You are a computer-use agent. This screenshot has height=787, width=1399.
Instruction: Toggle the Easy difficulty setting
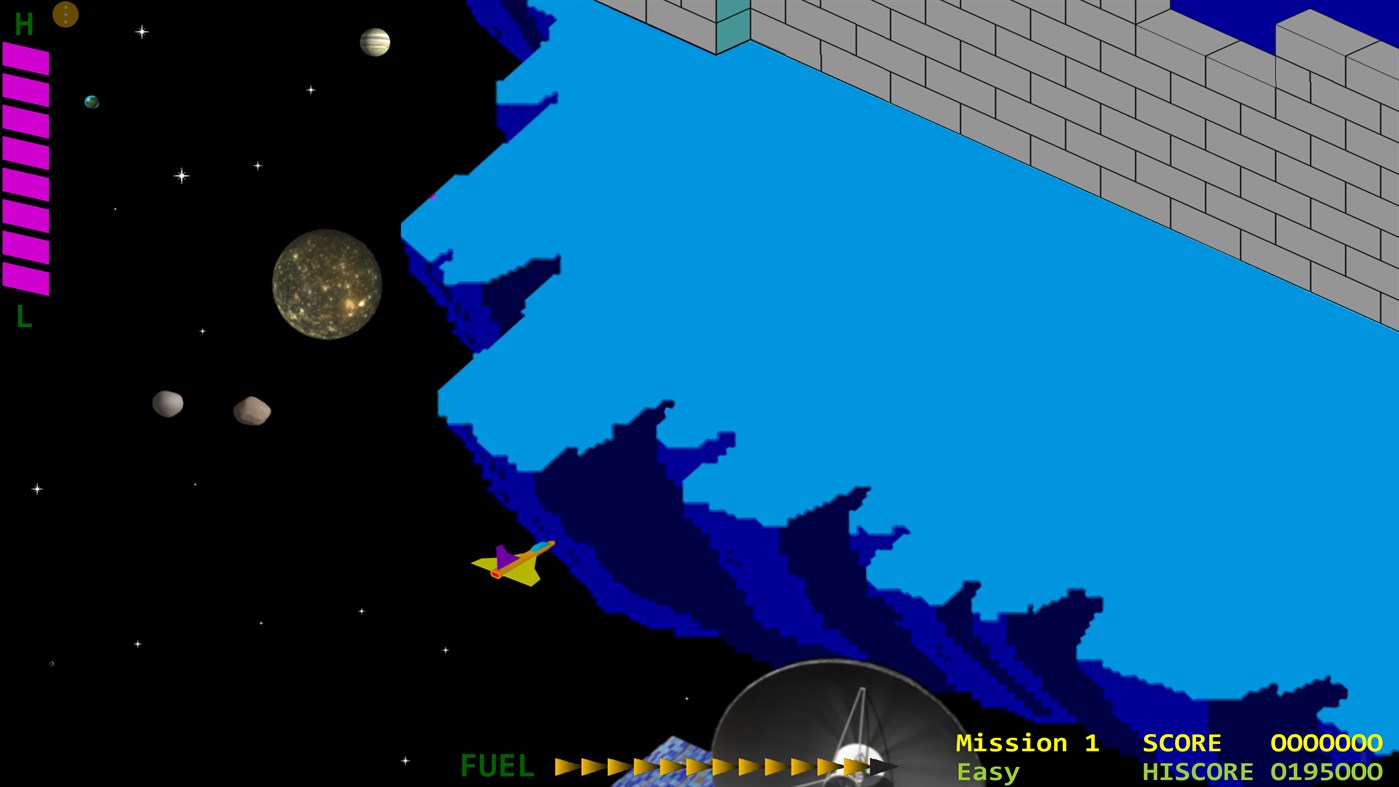tap(988, 771)
